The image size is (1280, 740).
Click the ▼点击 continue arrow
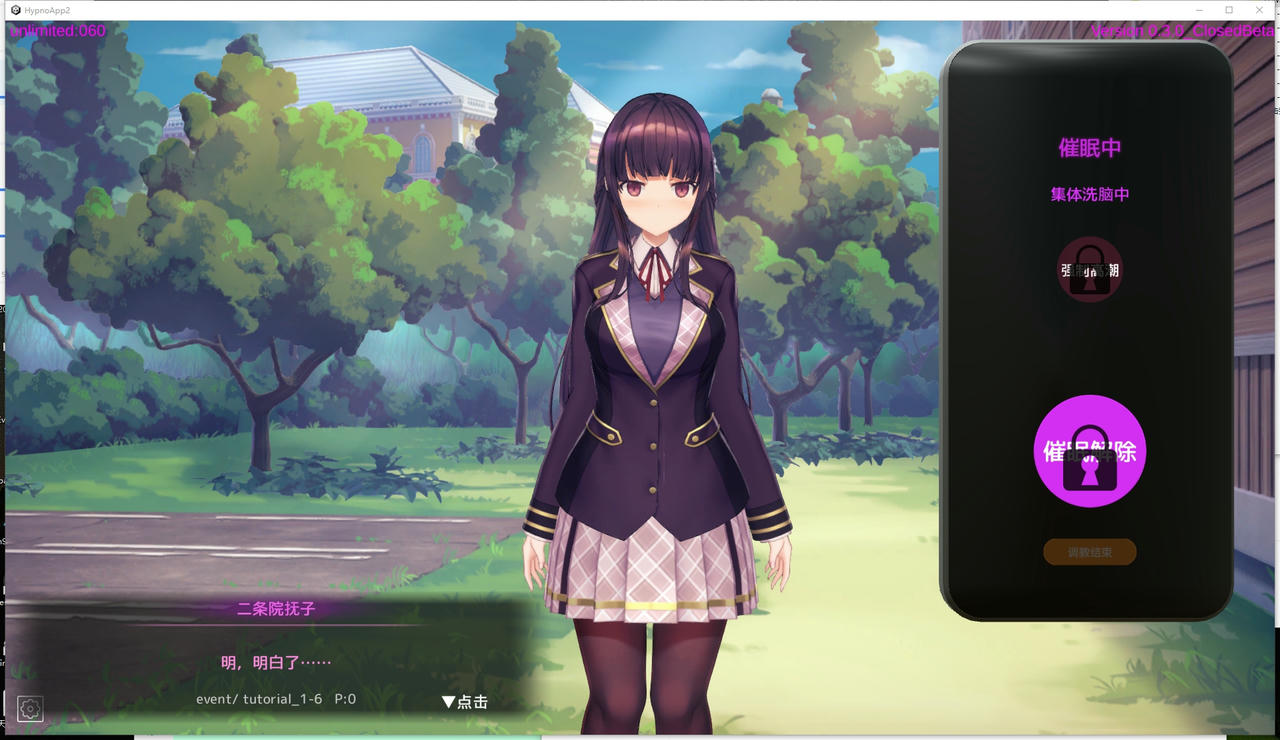463,701
